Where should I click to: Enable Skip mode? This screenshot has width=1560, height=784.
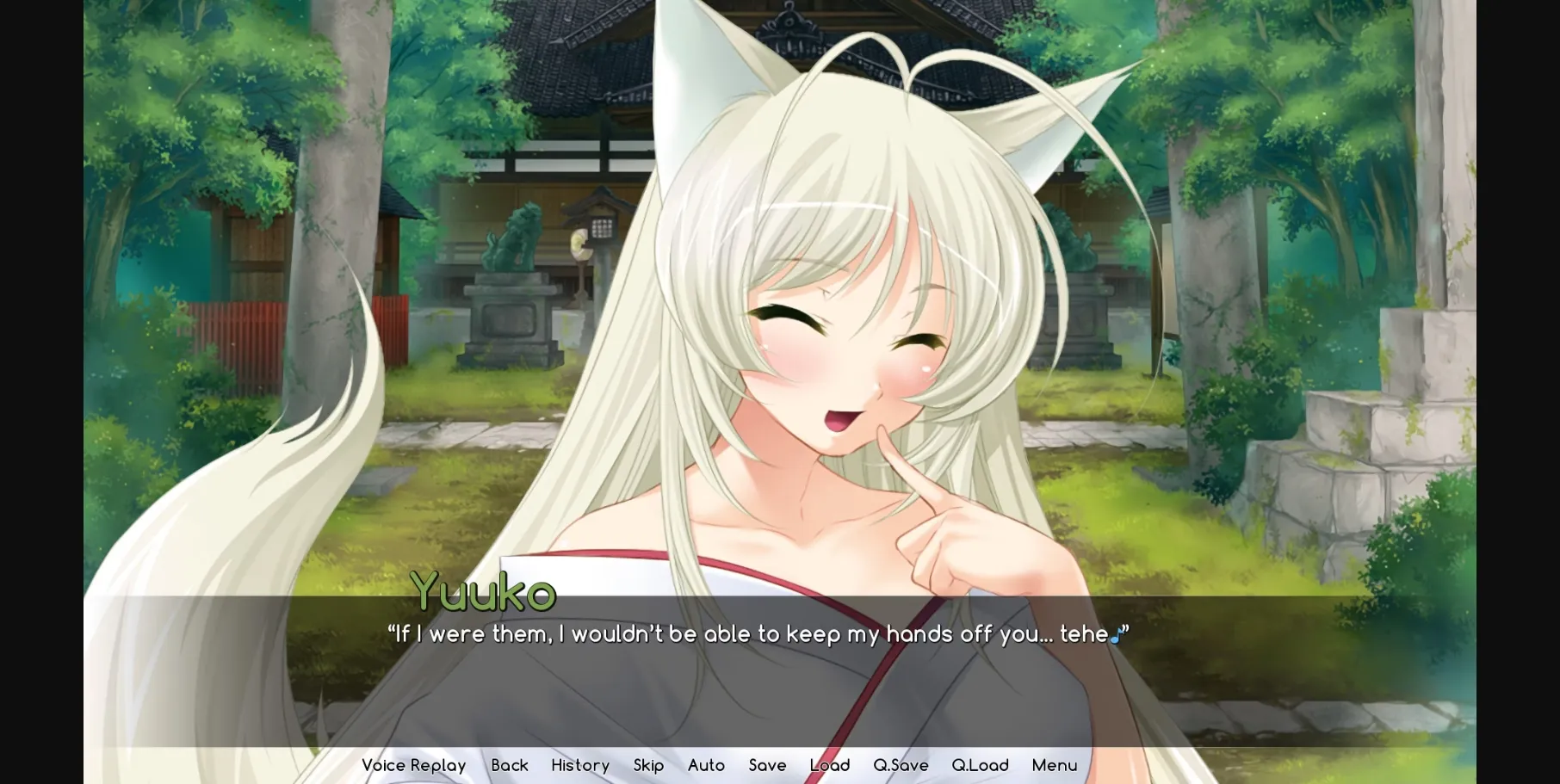coord(648,765)
